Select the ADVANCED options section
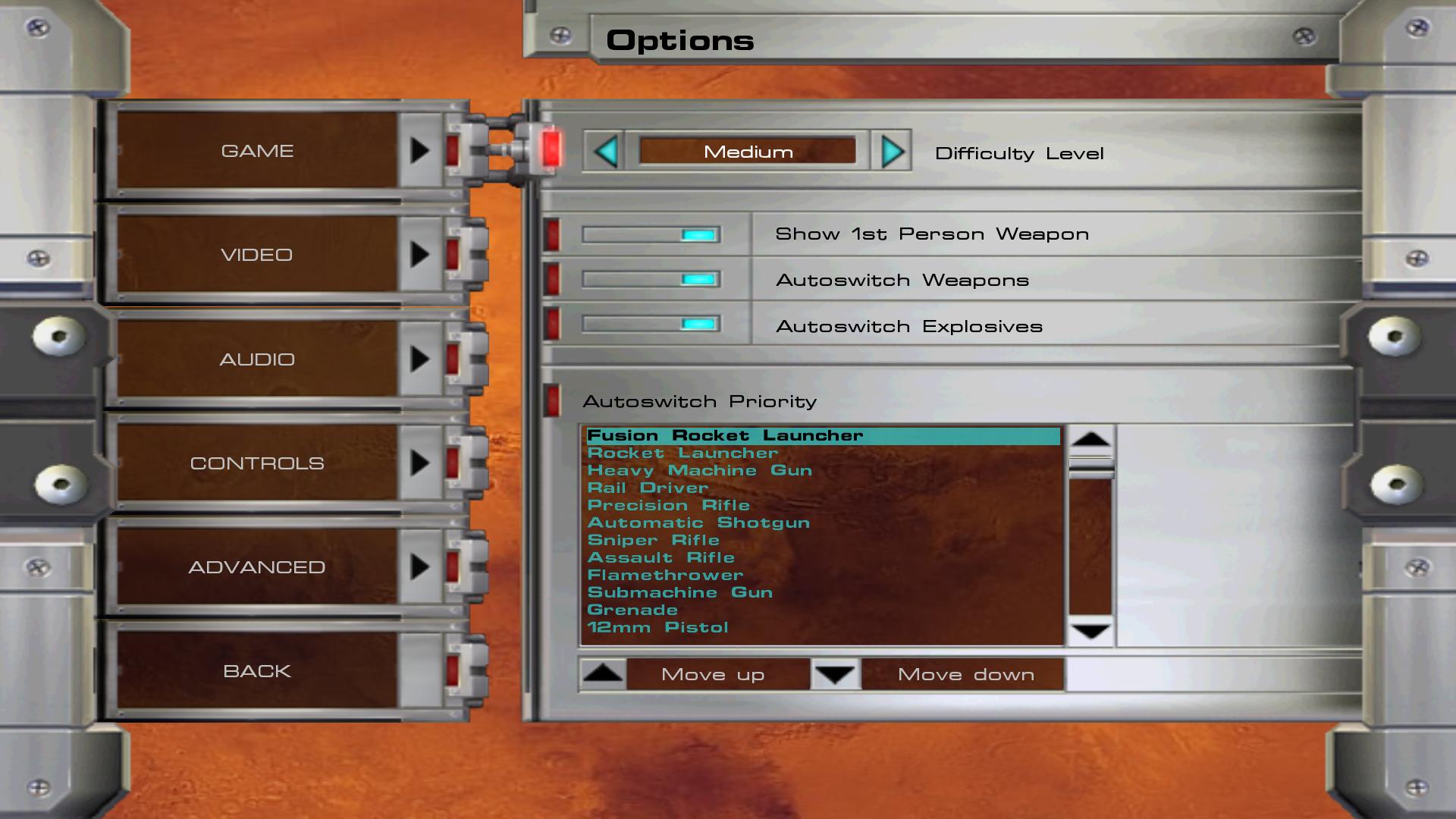 click(x=258, y=567)
